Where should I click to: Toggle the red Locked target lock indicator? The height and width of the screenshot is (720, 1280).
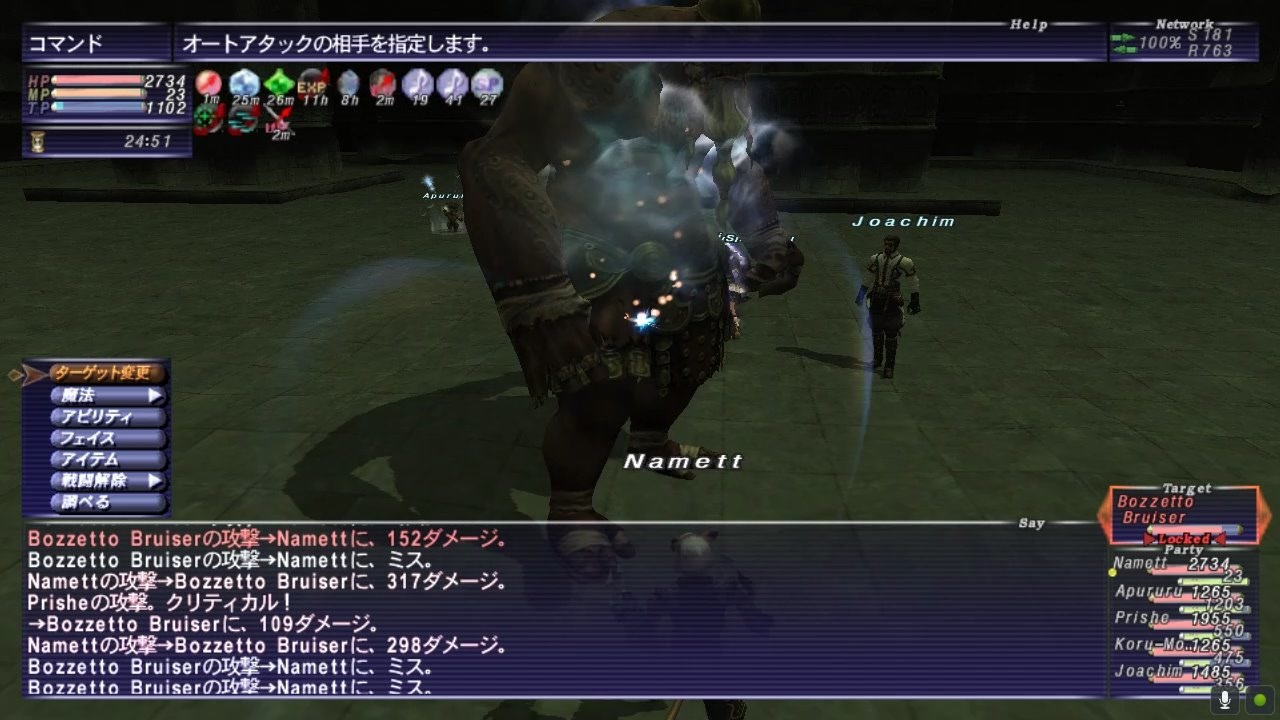point(1186,537)
